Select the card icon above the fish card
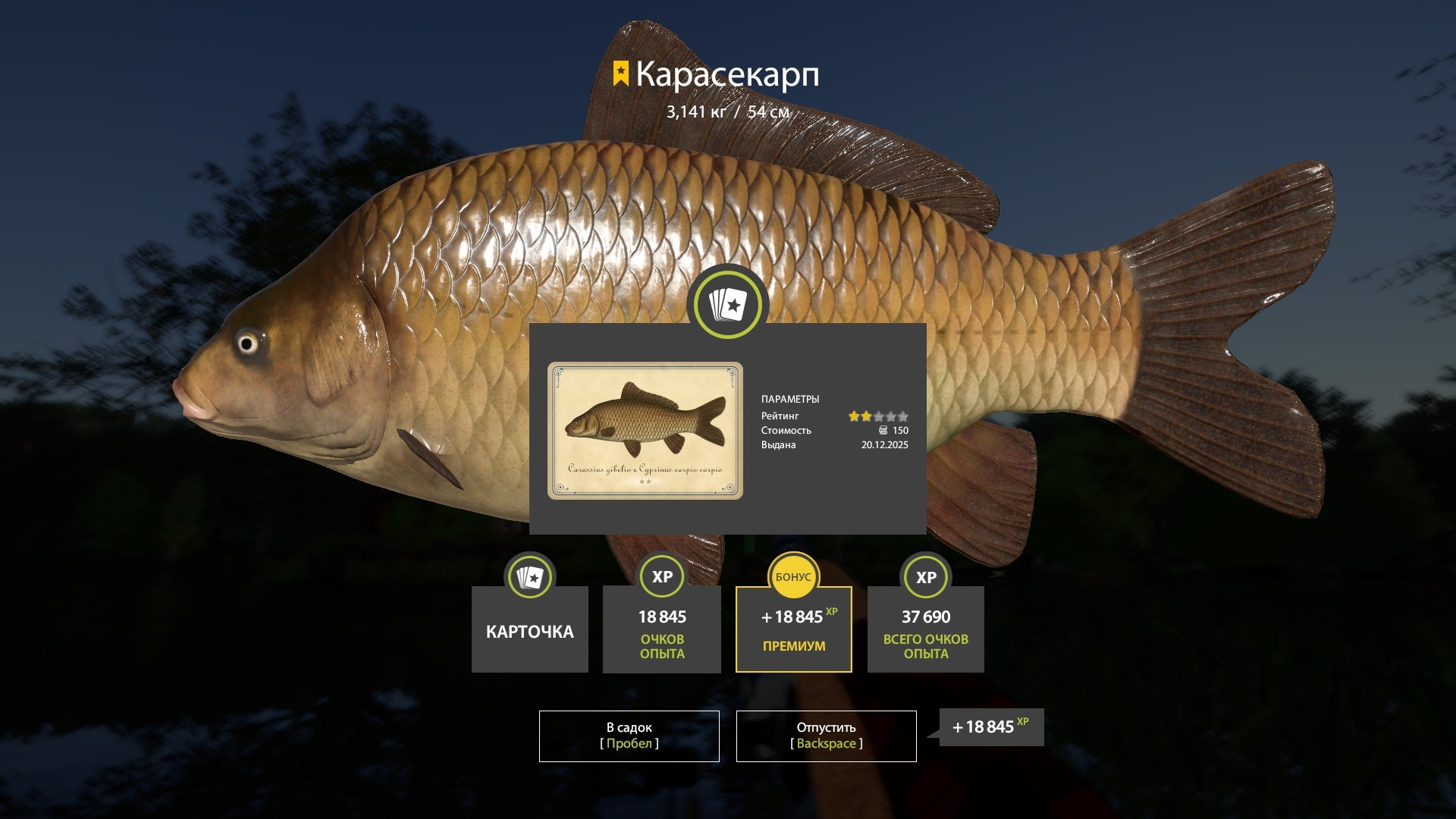Viewport: 1456px width, 819px height. point(727,303)
